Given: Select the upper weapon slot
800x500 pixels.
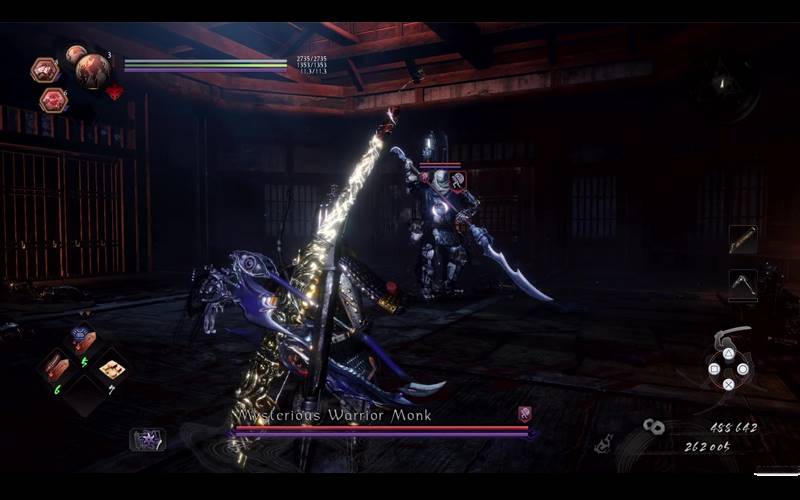Looking at the screenshot, I should 743,239.
